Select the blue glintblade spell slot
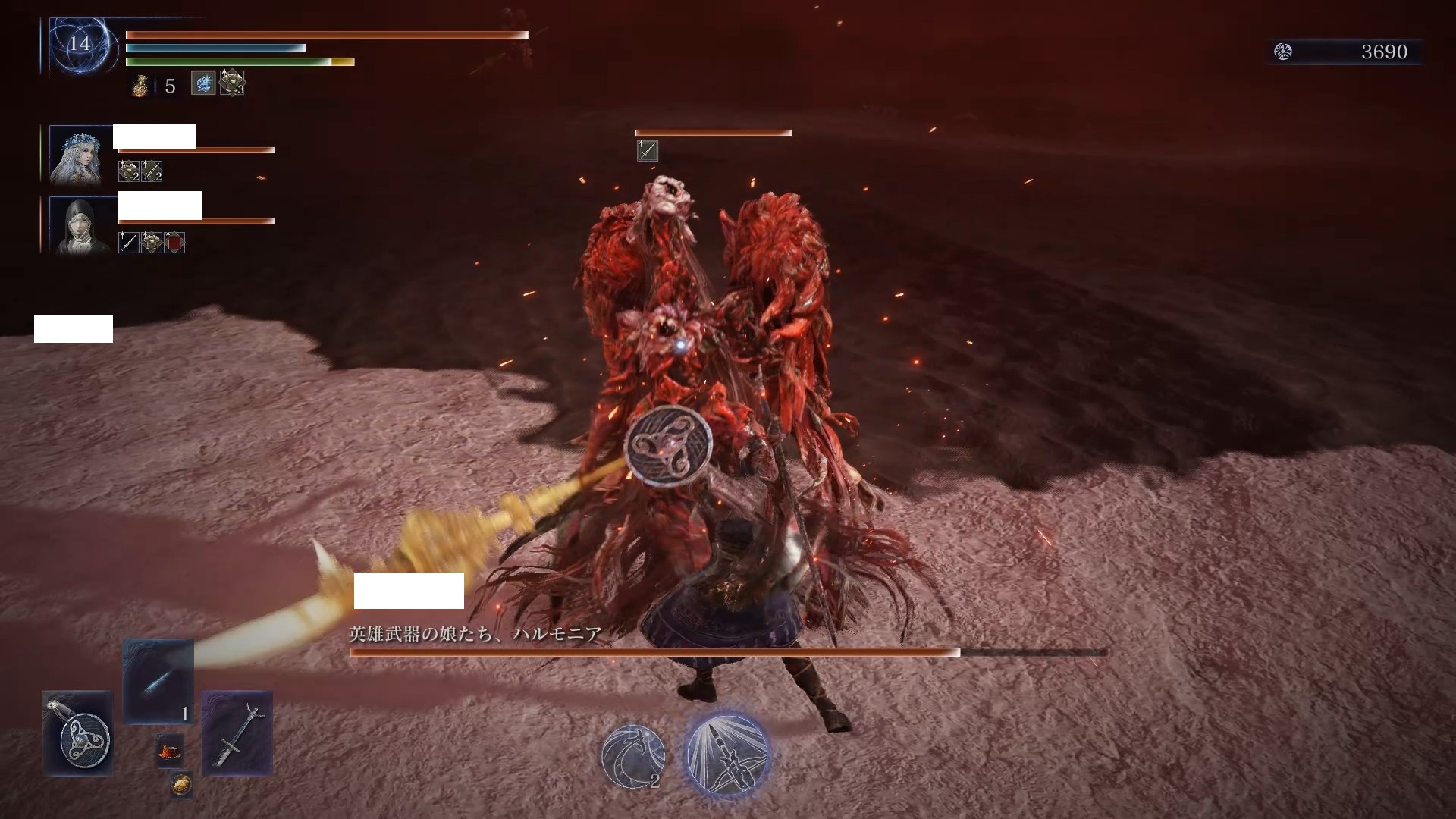 tap(158, 680)
